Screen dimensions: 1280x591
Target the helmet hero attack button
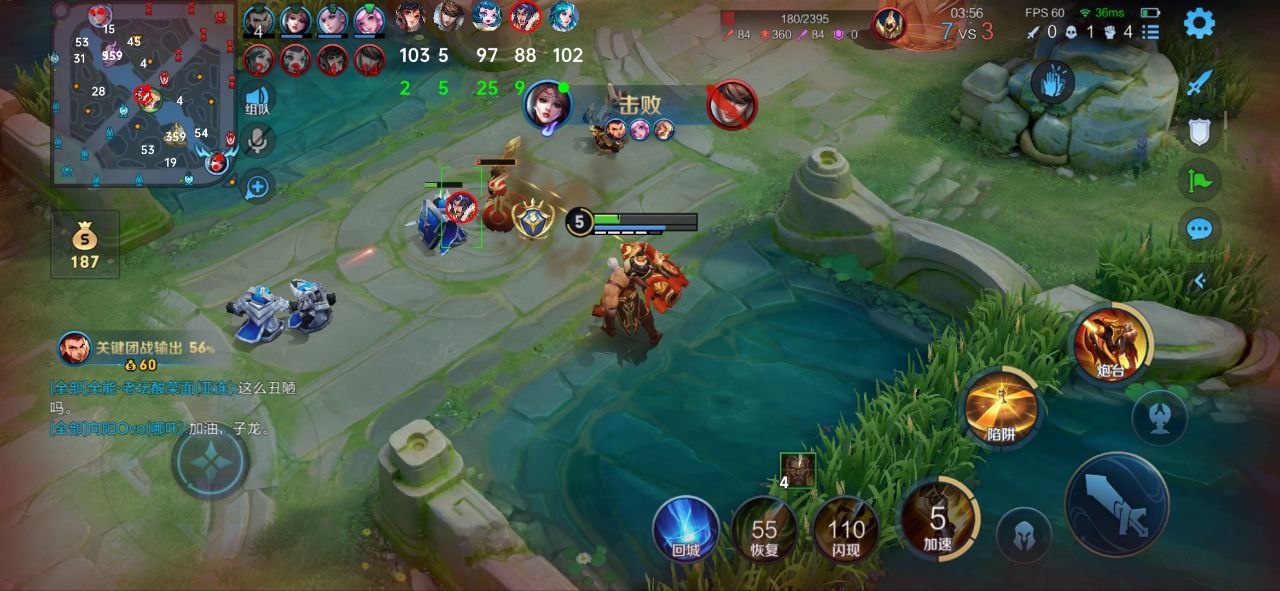click(x=1024, y=534)
